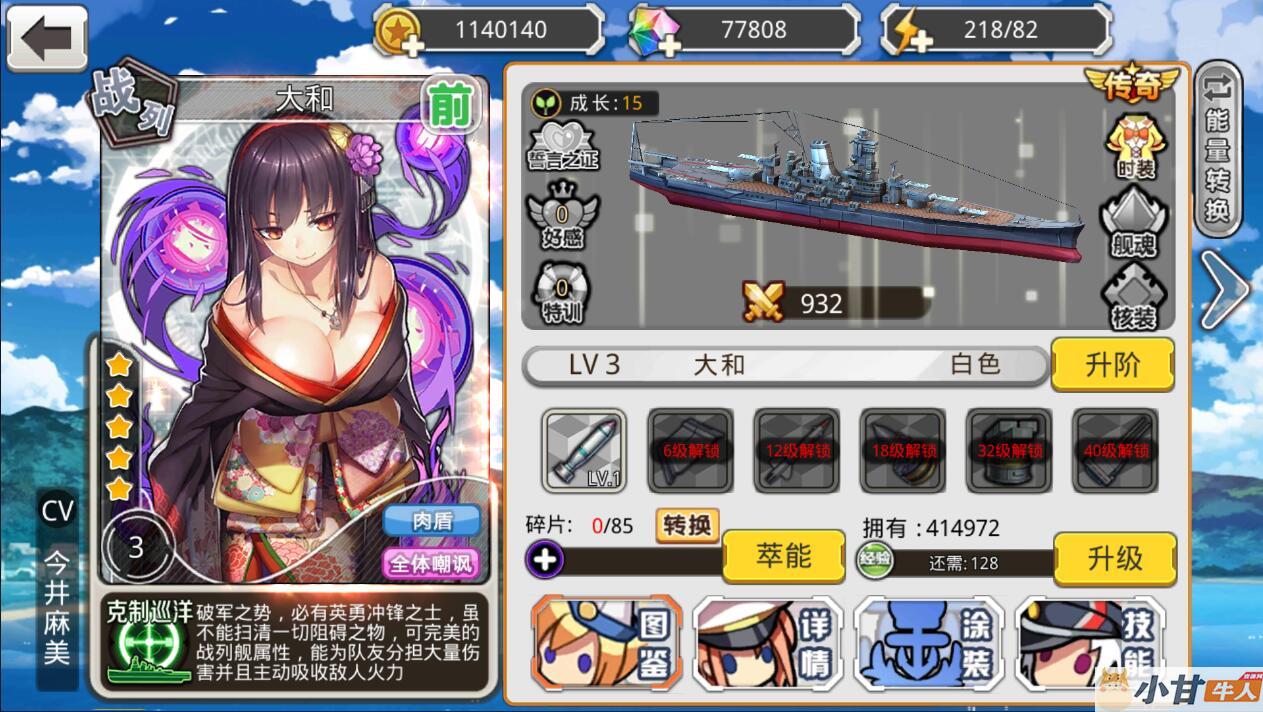Open the 涂装 paint scheme tab
This screenshot has height=712, width=1263.
click(929, 643)
